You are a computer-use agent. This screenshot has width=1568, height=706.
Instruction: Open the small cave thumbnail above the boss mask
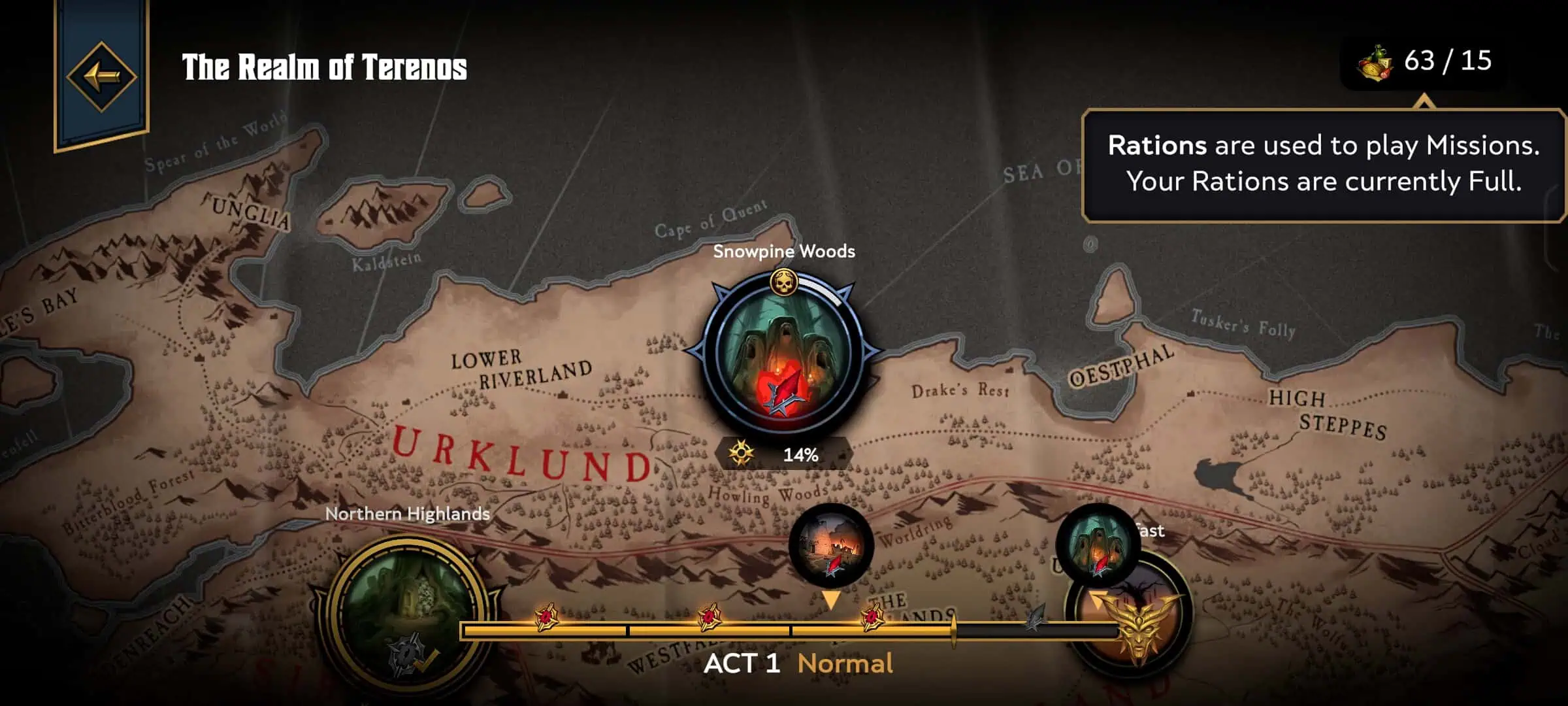click(x=1096, y=544)
